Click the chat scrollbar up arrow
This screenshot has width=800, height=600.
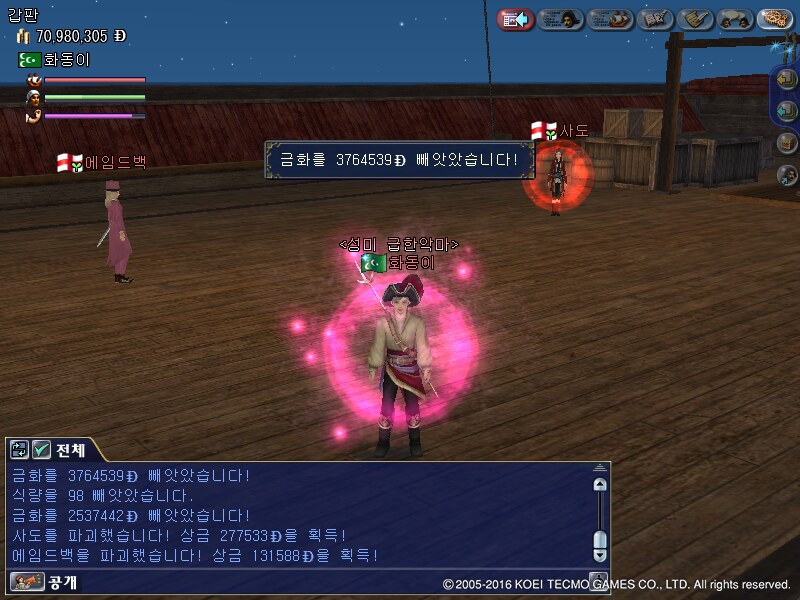pos(599,485)
